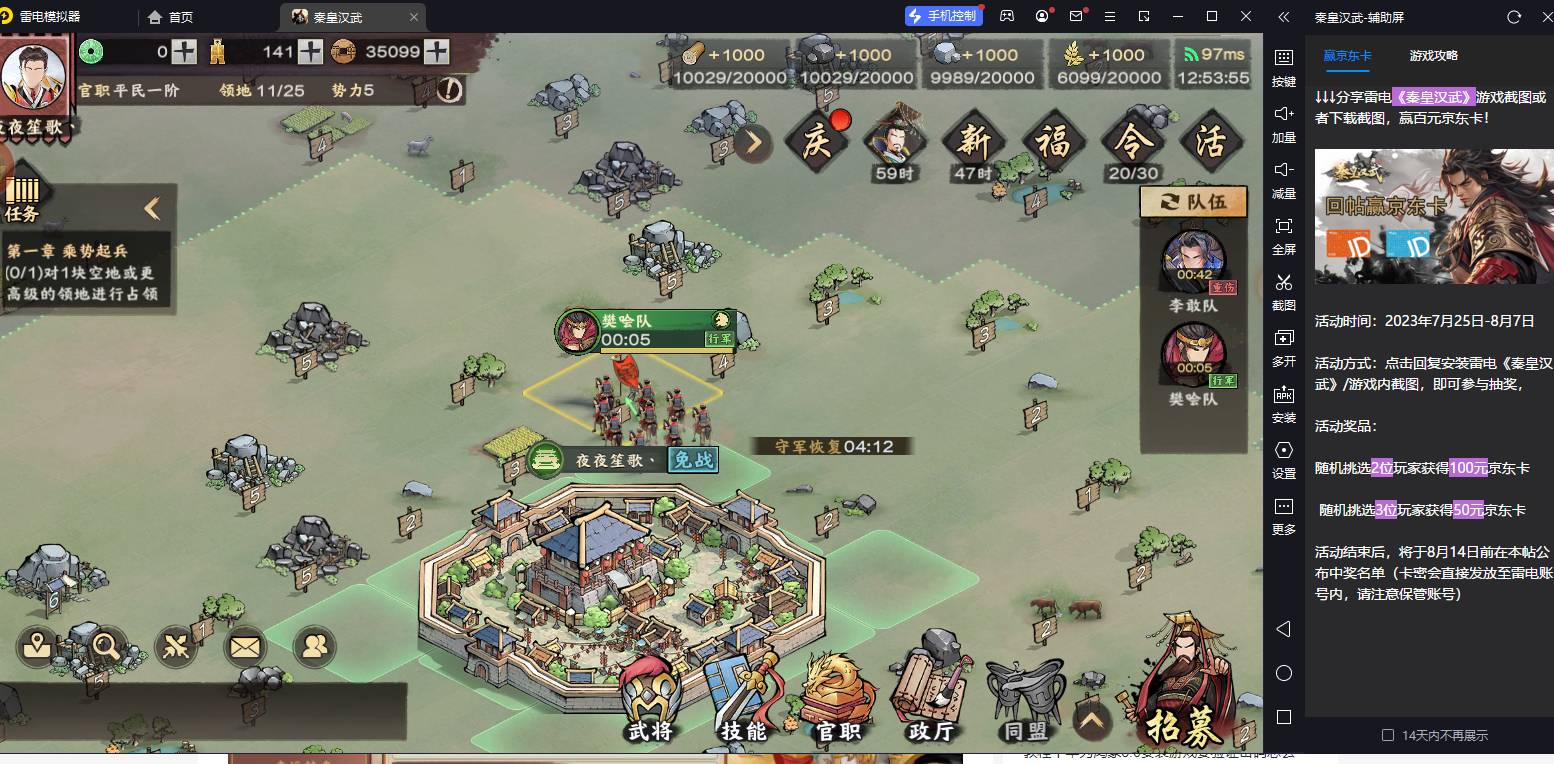Click the player avatar portrait
The height and width of the screenshot is (764, 1554).
[x=34, y=77]
